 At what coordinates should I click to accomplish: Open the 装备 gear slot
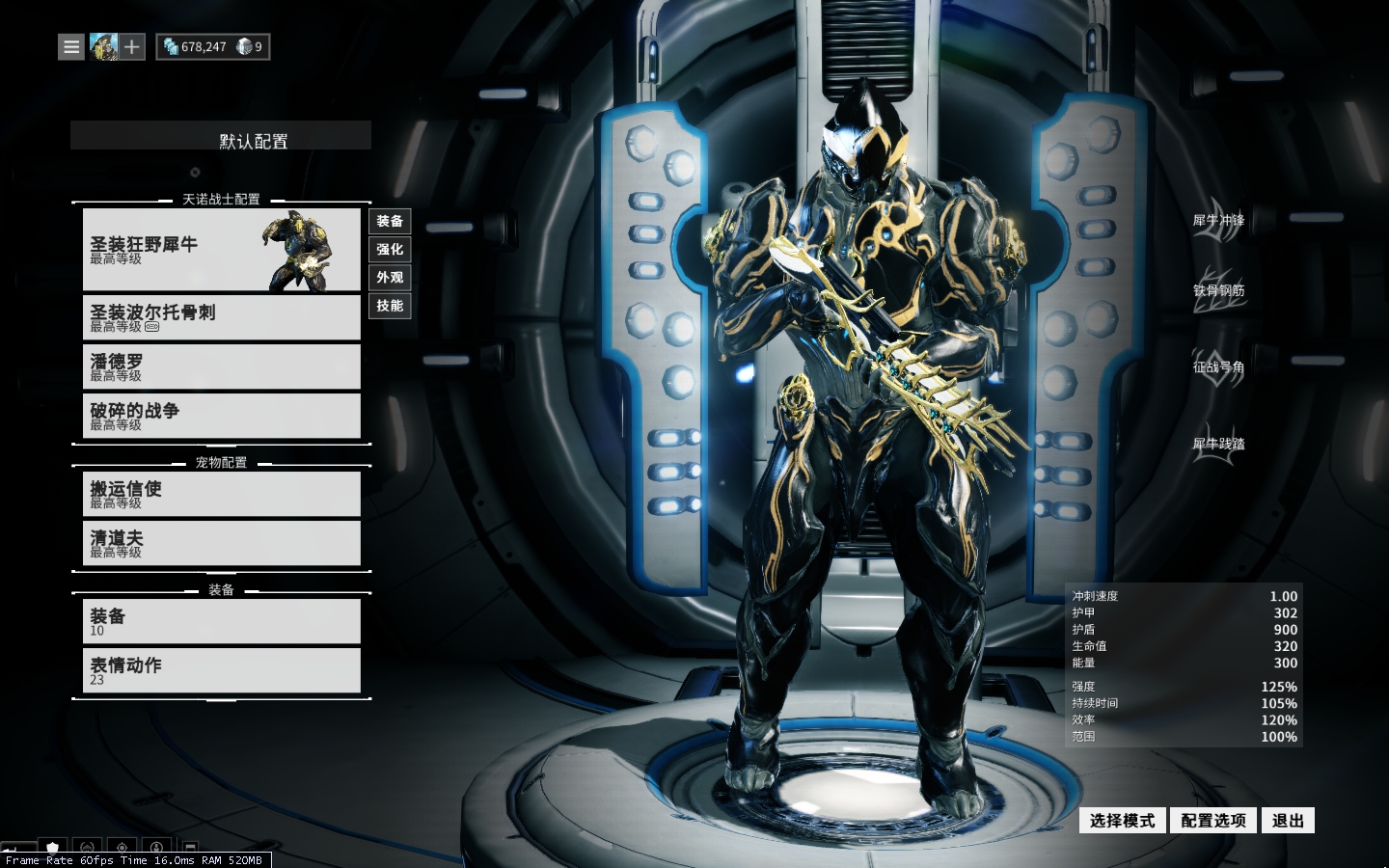(221, 621)
